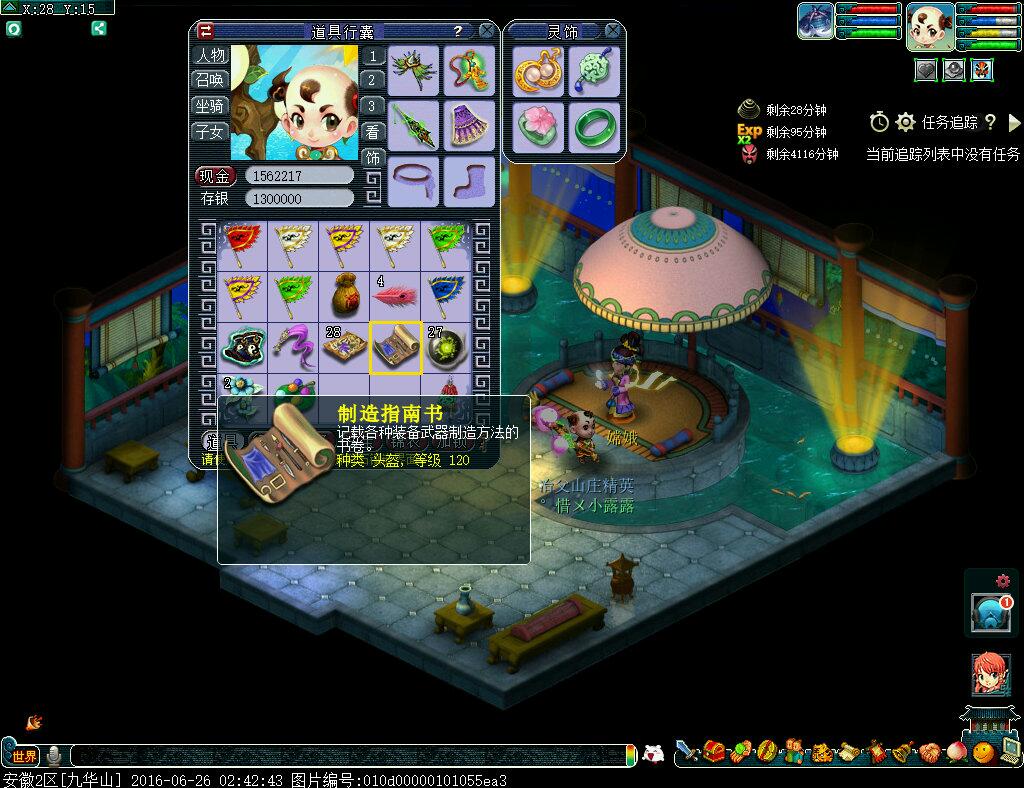Viewport: 1024px width, 788px height.
Task: Open the task tracker gear settings
Action: click(x=906, y=122)
